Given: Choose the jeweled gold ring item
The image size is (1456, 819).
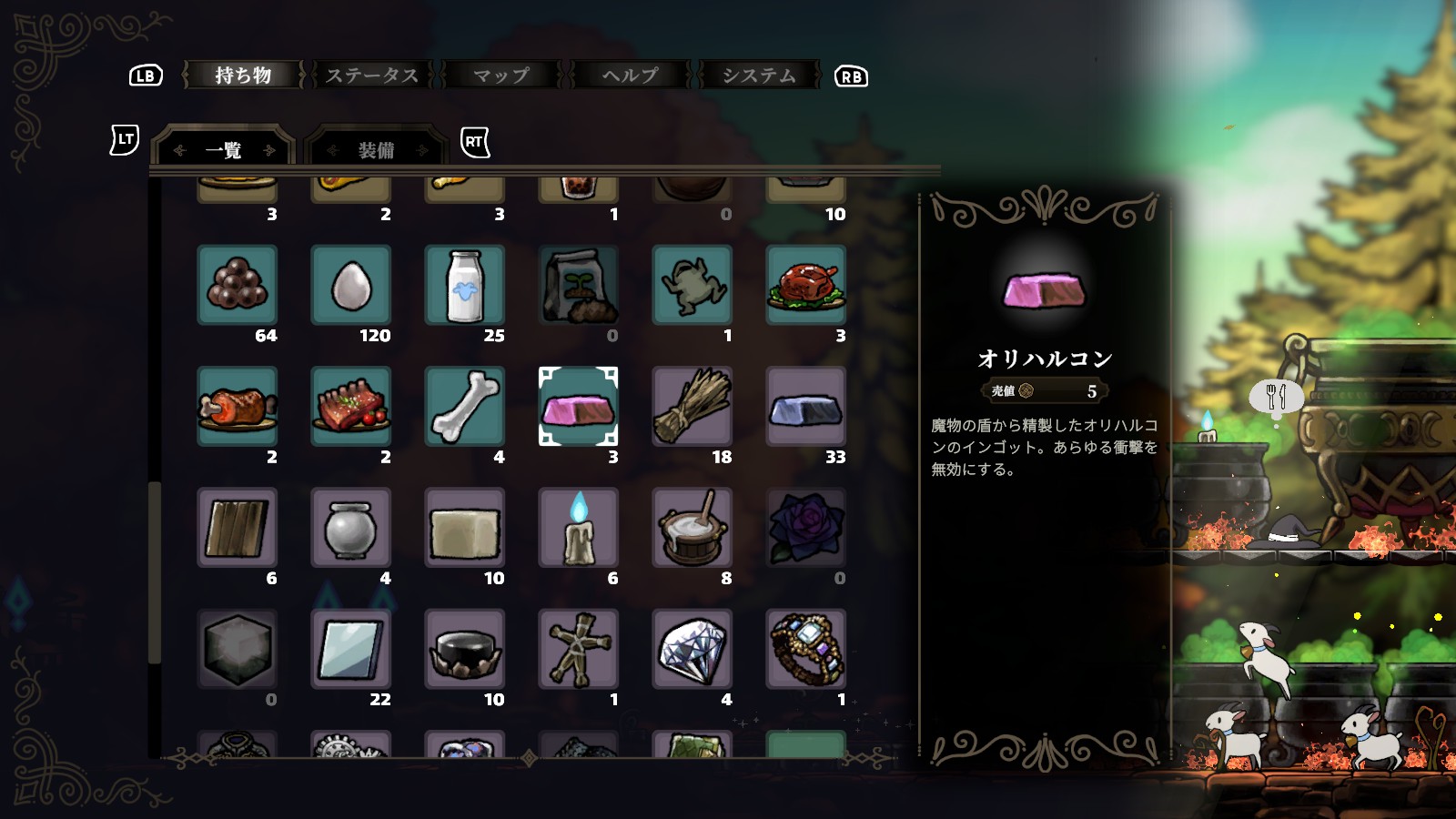Looking at the screenshot, I should tap(805, 649).
